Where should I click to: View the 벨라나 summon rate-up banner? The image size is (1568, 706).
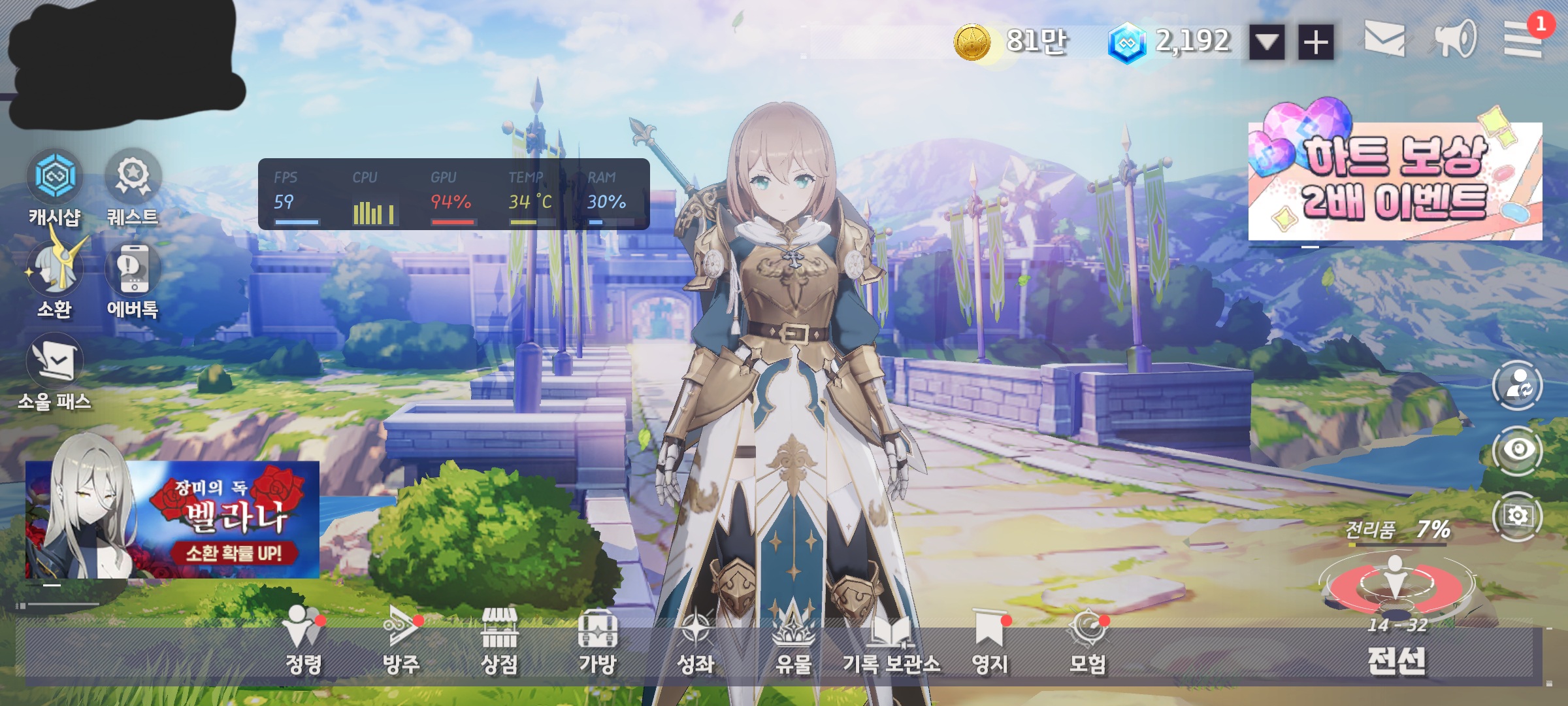tap(172, 520)
